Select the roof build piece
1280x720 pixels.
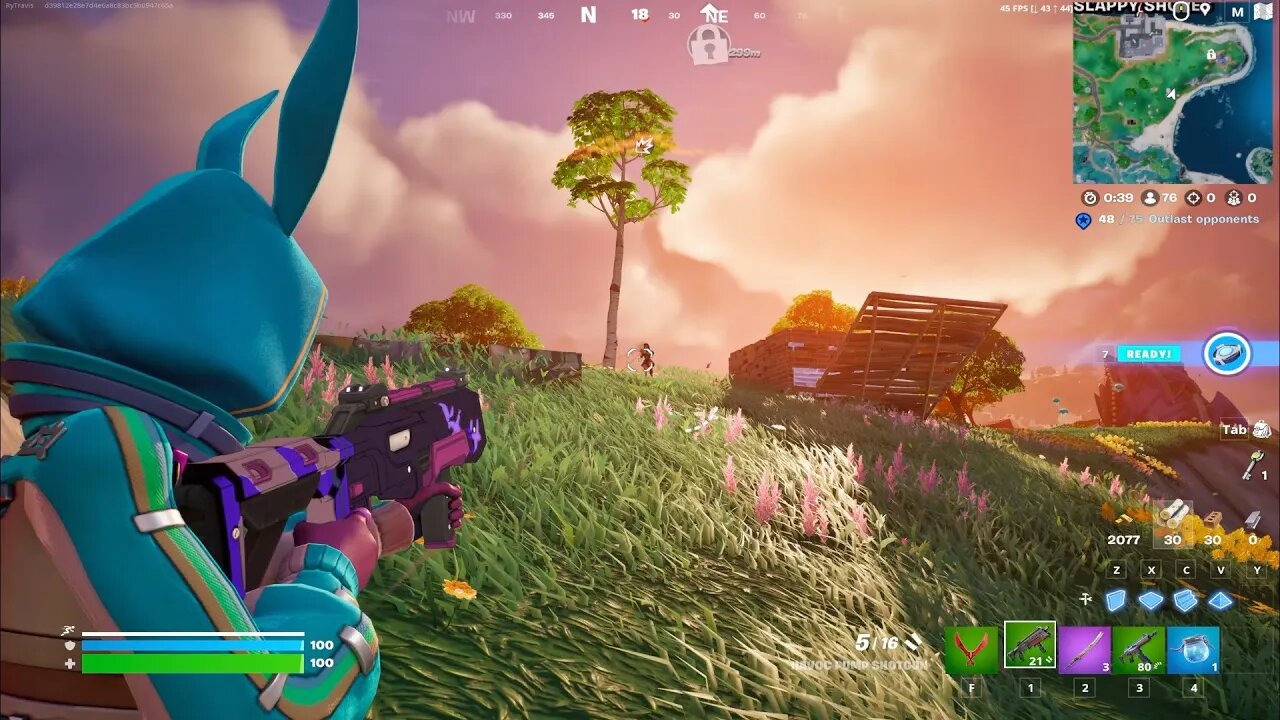(1220, 600)
